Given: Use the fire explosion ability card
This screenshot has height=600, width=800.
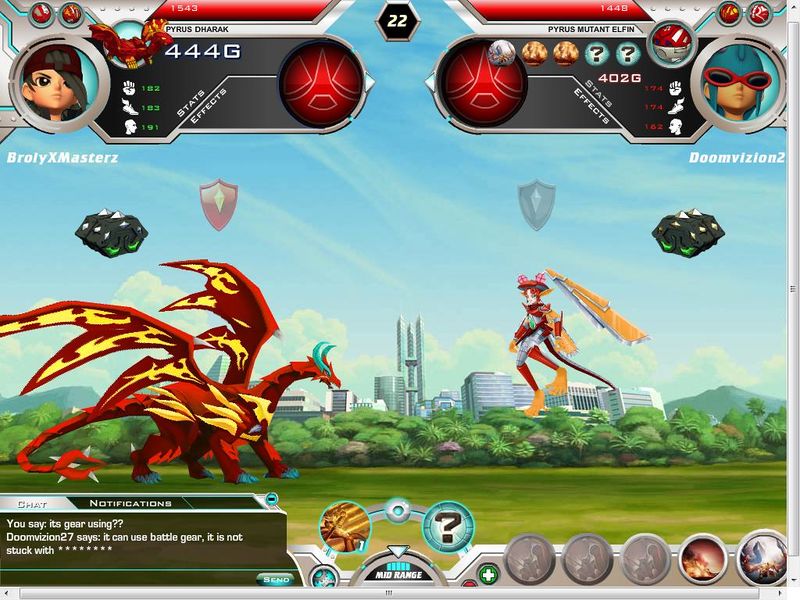Looking at the screenshot, I should 704,559.
